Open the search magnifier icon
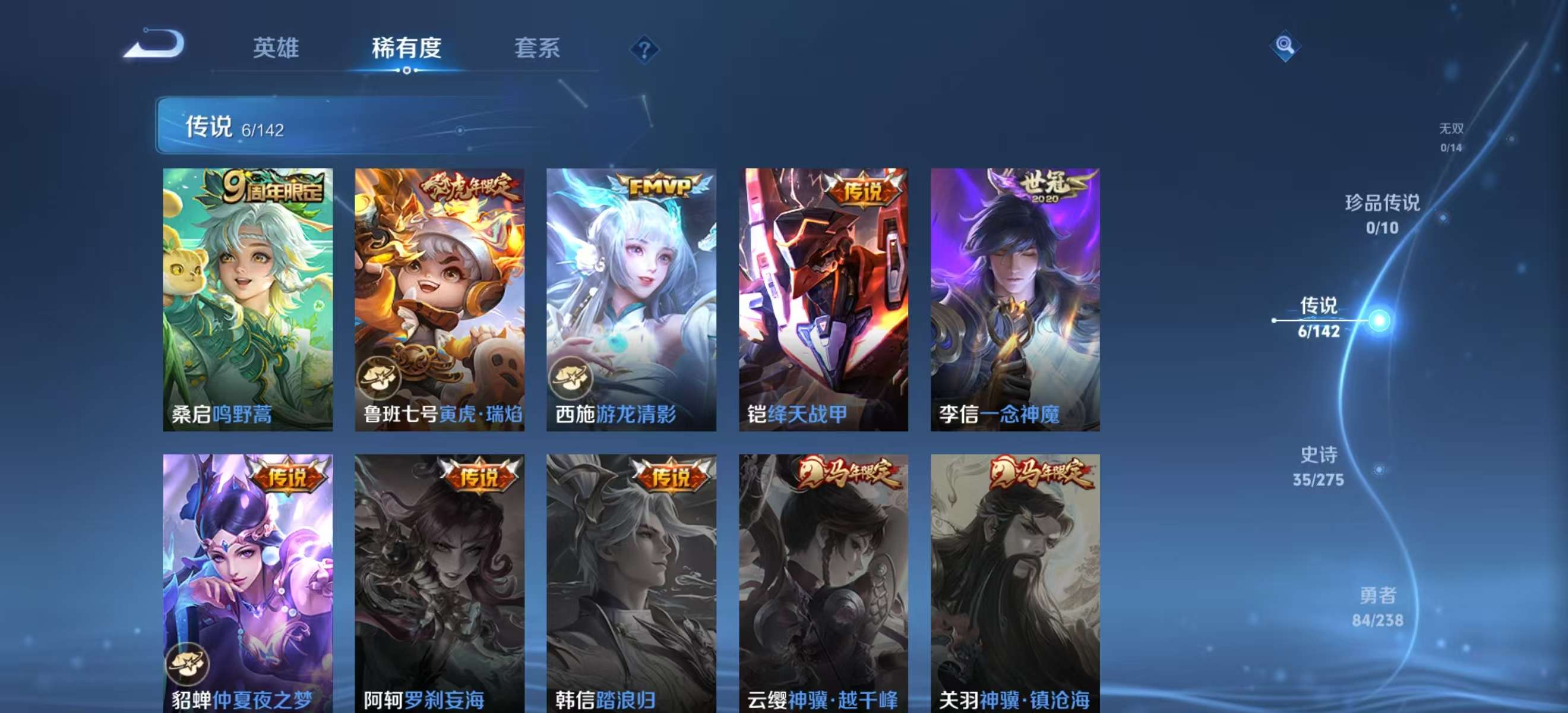Viewport: 1568px width, 713px height. pos(1286,46)
